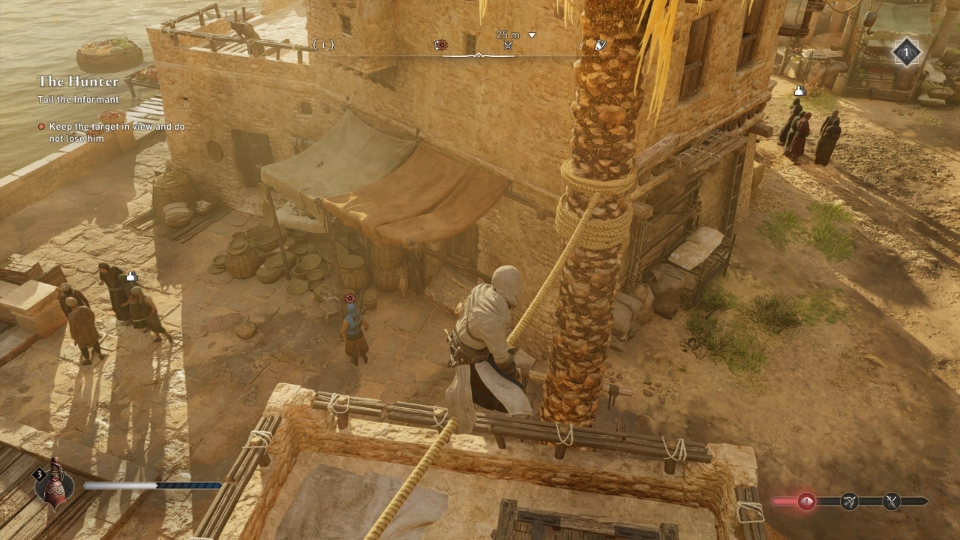Click the red marker above the informant
Screen dimensions: 960x540
click(350, 297)
